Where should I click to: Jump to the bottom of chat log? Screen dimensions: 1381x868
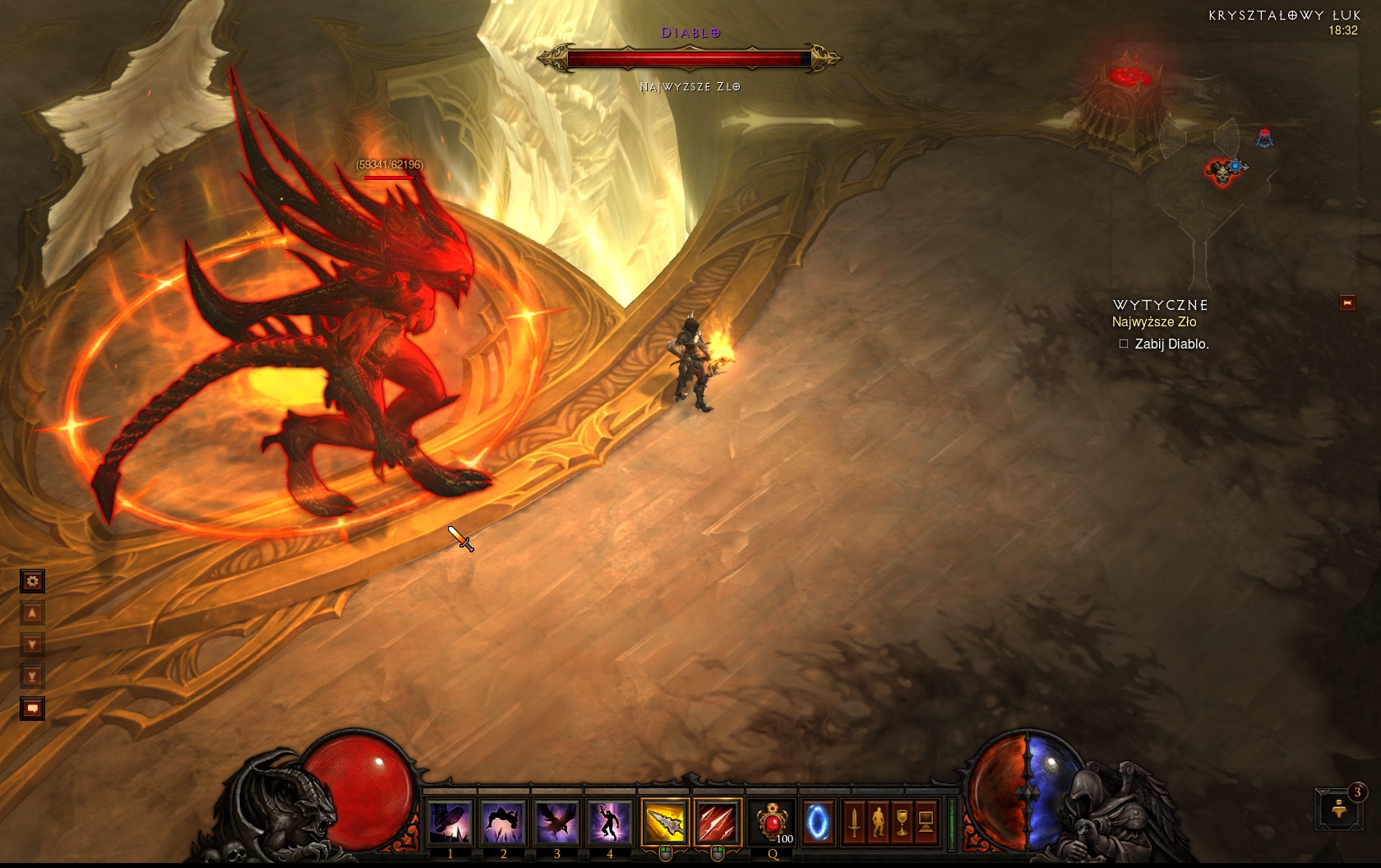click(x=32, y=676)
